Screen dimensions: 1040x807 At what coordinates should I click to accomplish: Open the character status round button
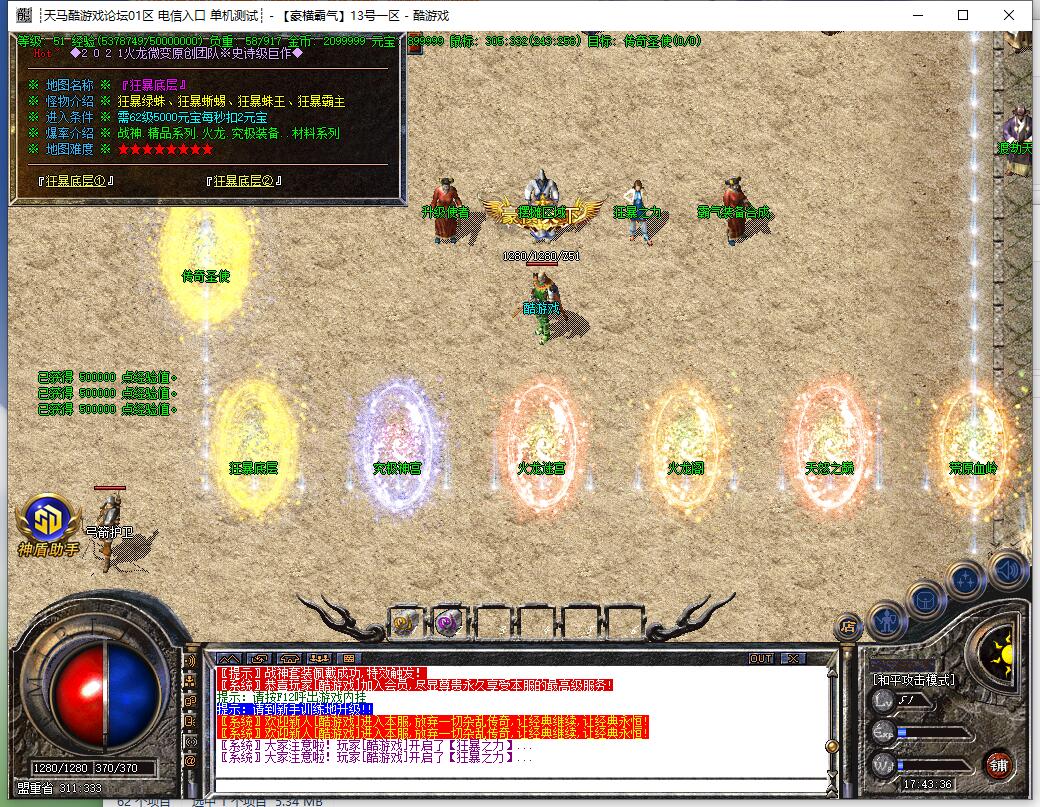887,620
